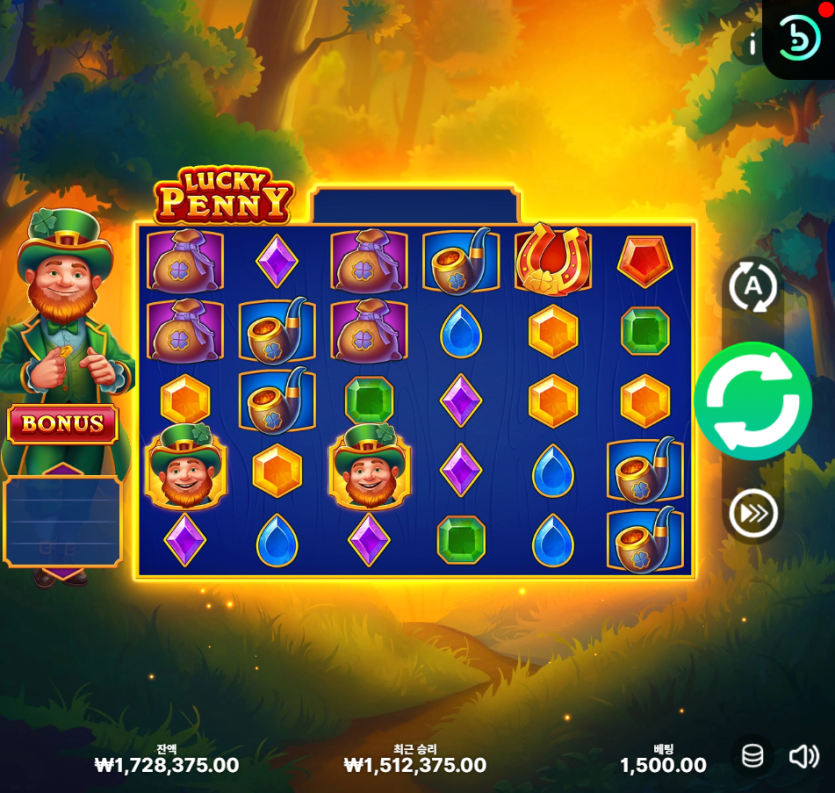Activate turbo spin fast-forward button

pos(752,514)
